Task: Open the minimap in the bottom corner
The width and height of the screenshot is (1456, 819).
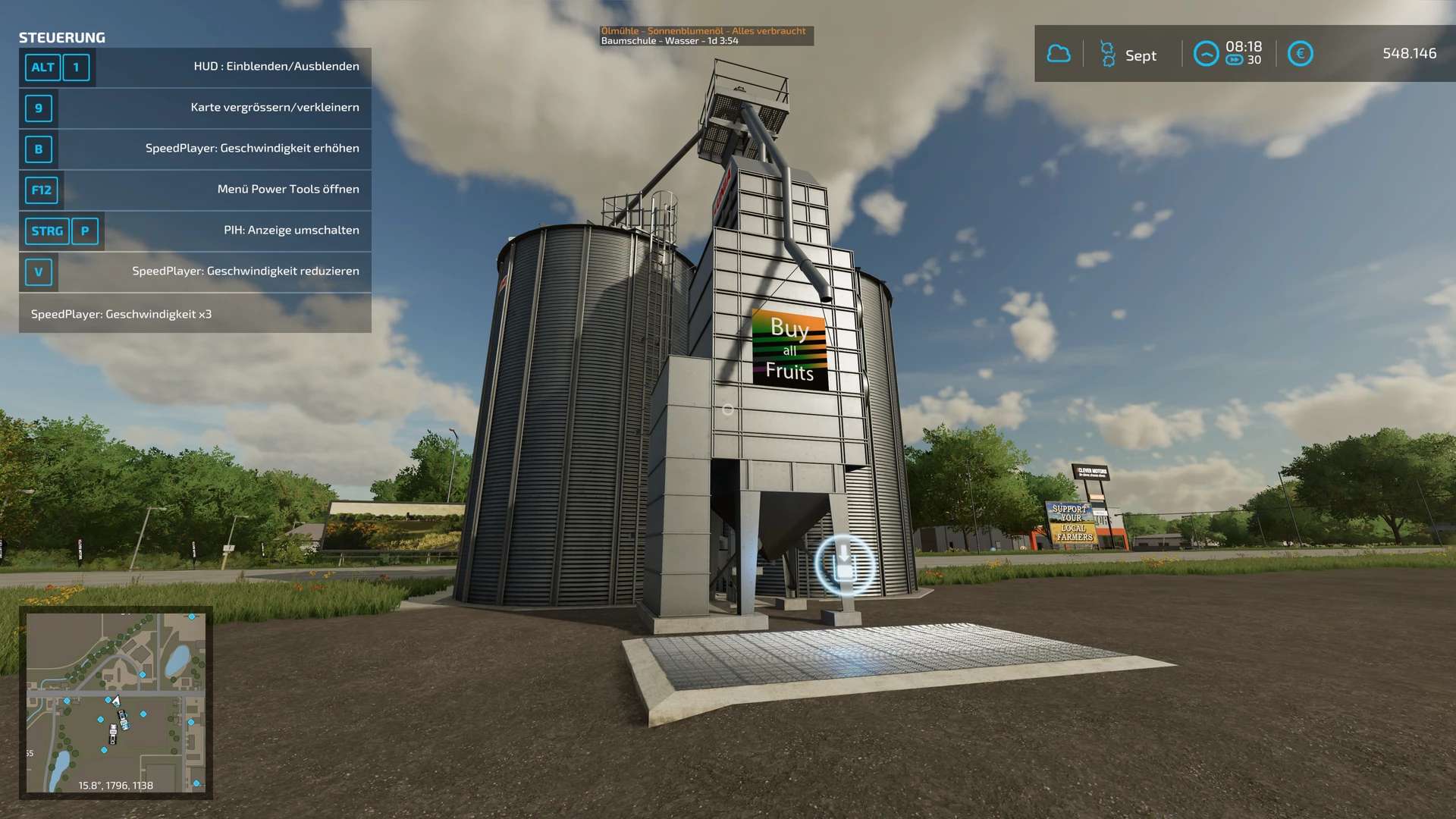Action: tap(115, 702)
